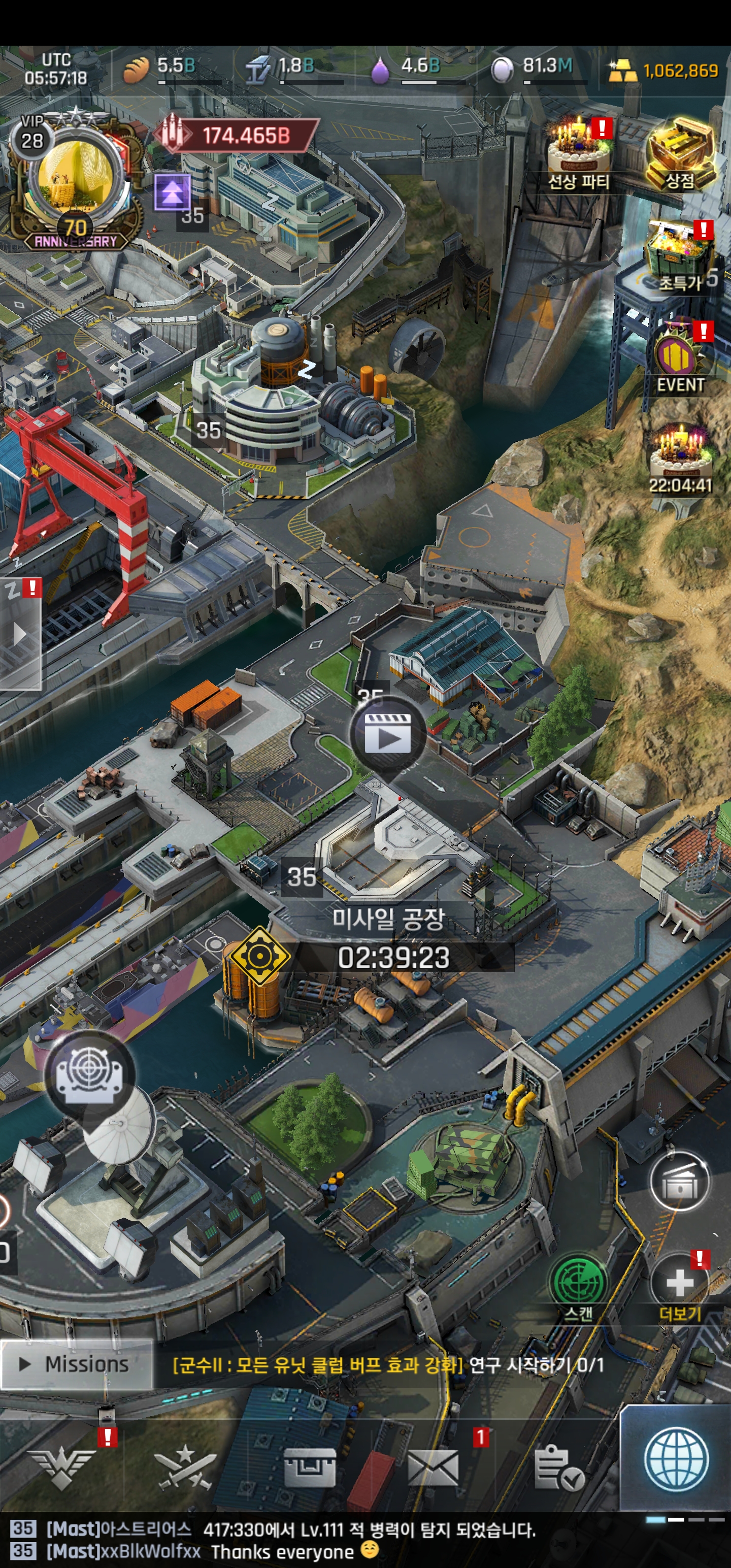This screenshot has height=1568, width=731.
Task: Open the 상점 shop
Action: (x=679, y=152)
